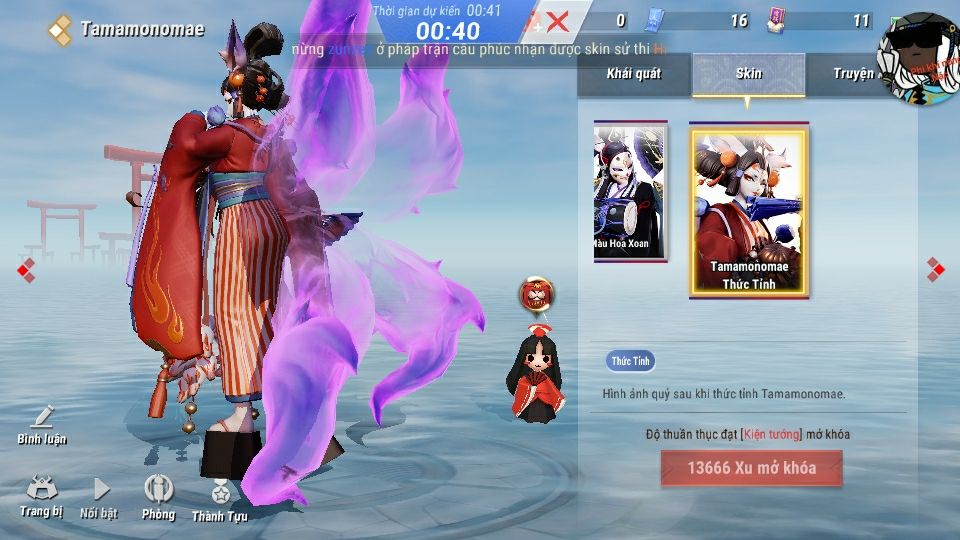This screenshot has width=960, height=540.
Task: Cancel matchmaking with the red X
Action: coord(557,21)
